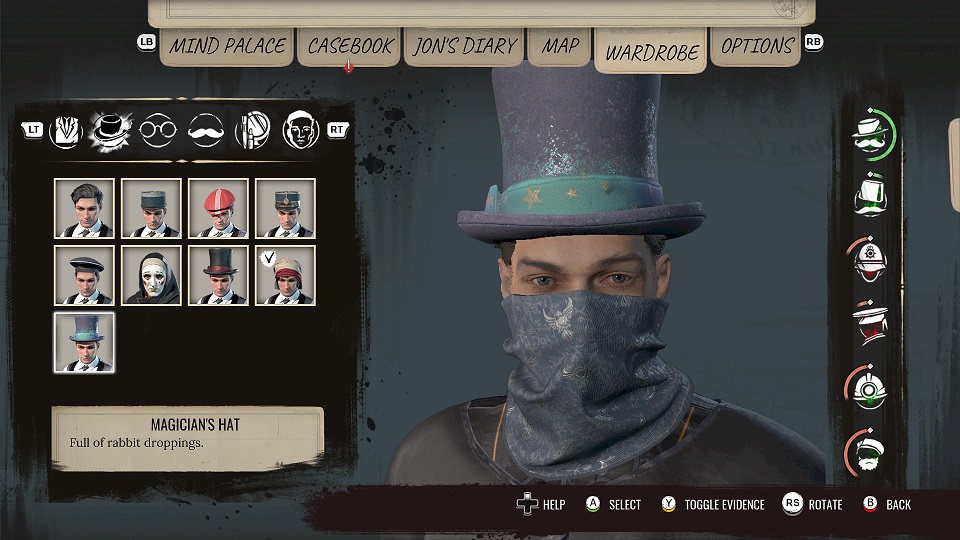Screen dimensions: 960x540
Task: Open the Mind Palace tab
Action: (227, 46)
